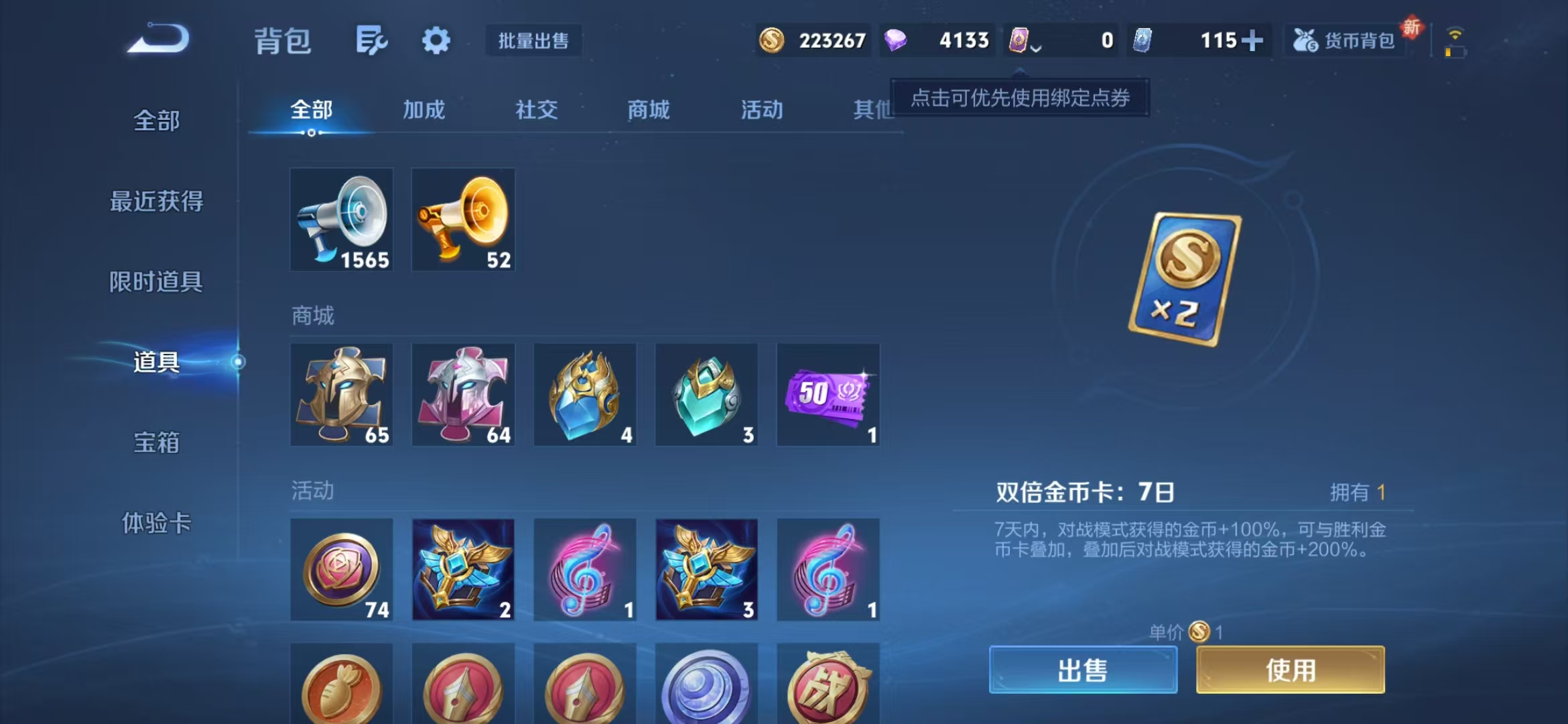The height and width of the screenshot is (724, 1568).
Task: Click the 出售 sell button
Action: (x=1082, y=670)
